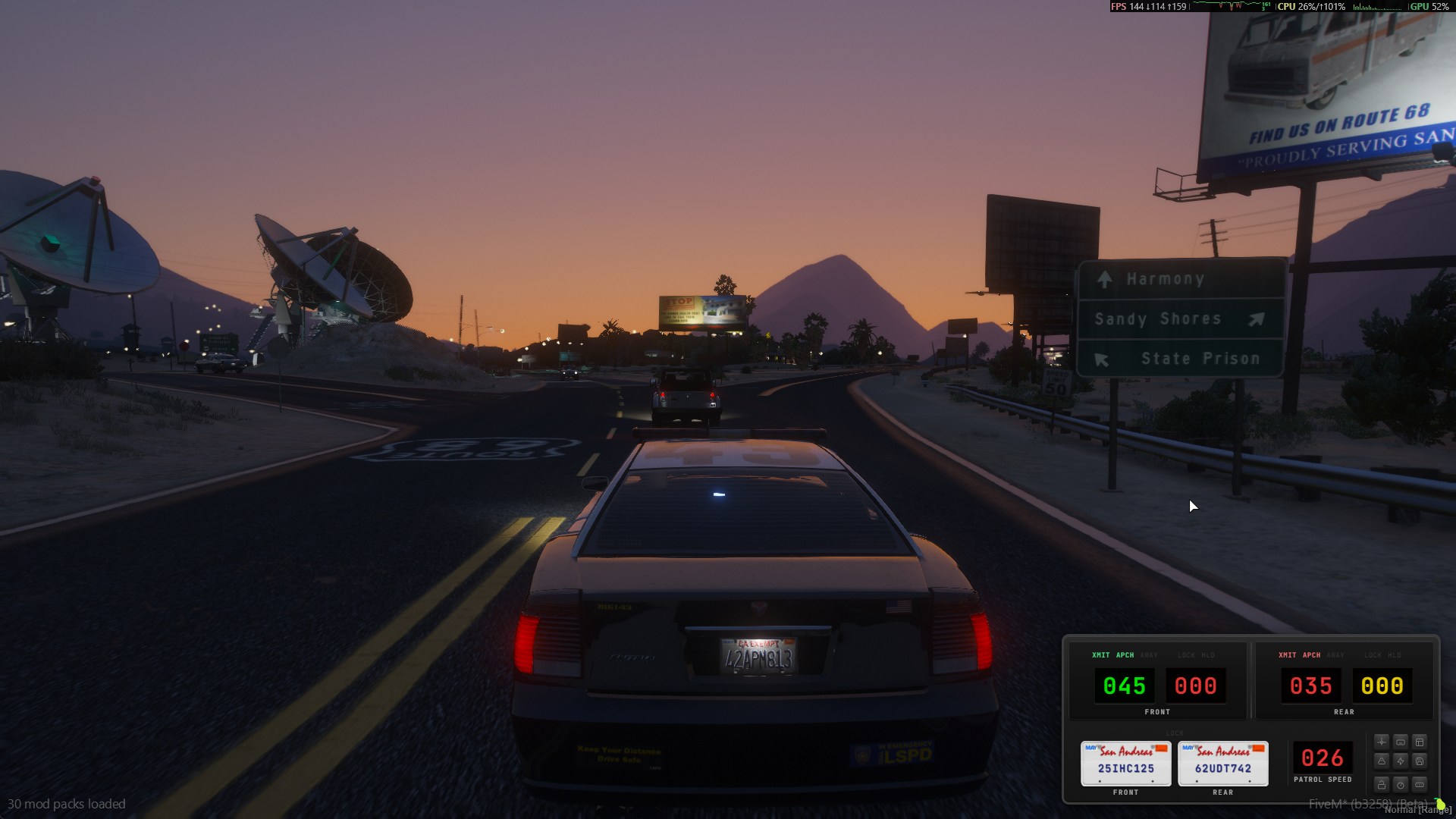This screenshot has height=819, width=1456.
Task: Click the front plate reader showing 25IHC125
Action: (x=1126, y=764)
